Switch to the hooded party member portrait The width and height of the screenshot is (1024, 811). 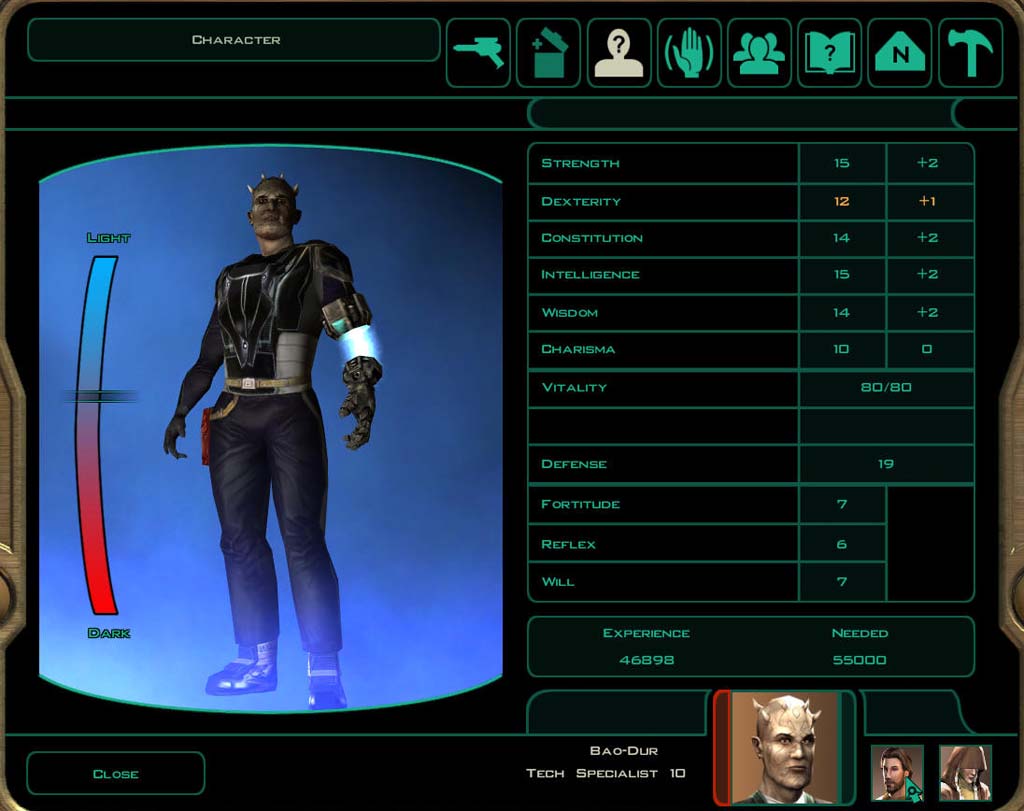965,772
